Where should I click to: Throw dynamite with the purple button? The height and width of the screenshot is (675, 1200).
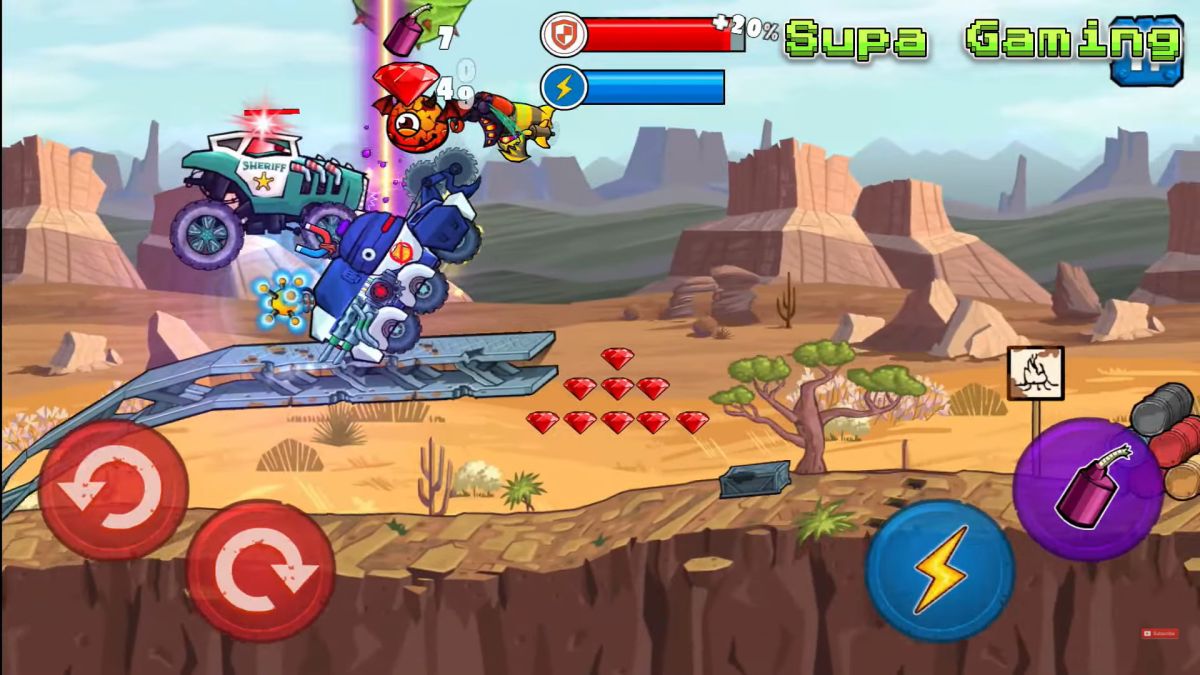pyautogui.click(x=1087, y=489)
